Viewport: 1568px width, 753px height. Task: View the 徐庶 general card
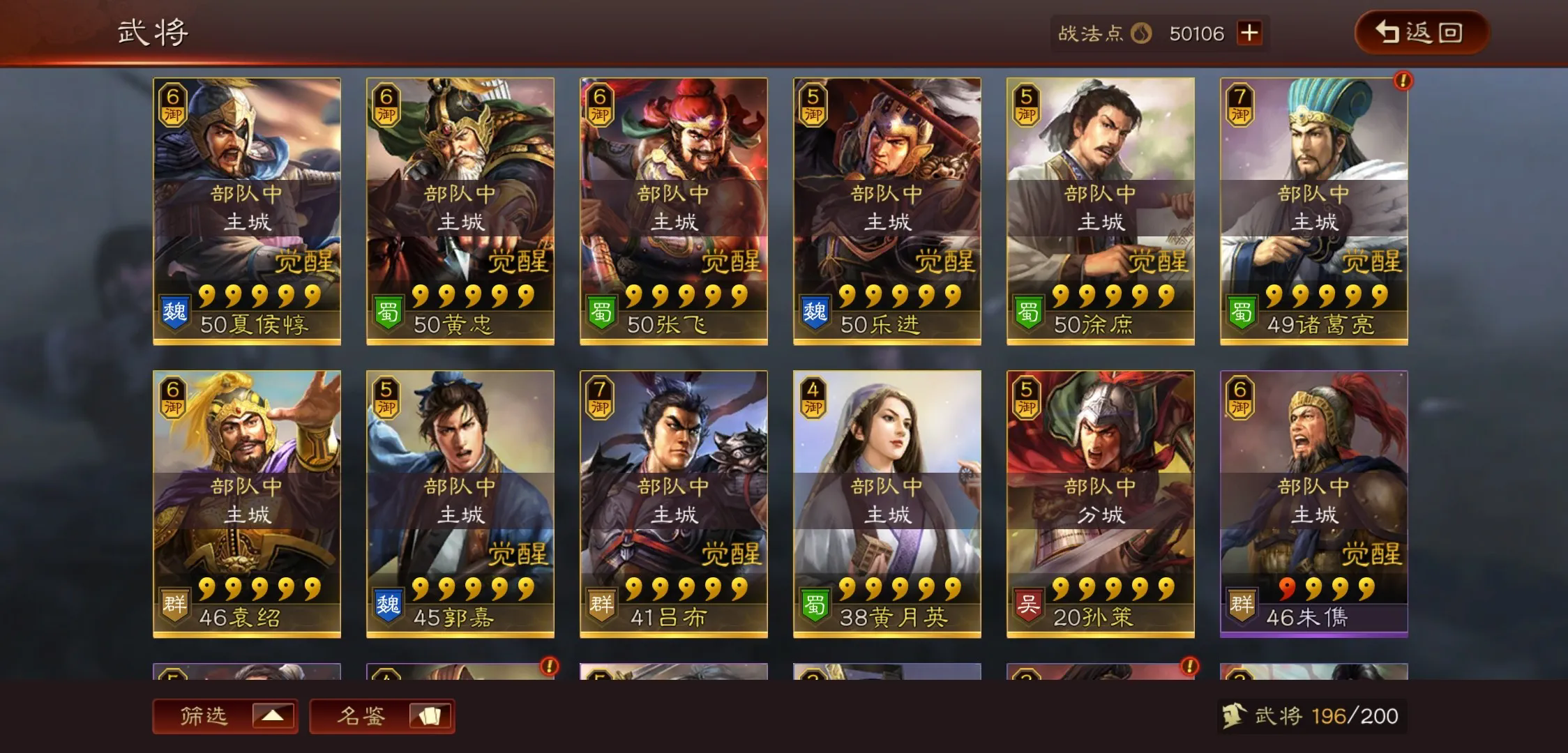pos(1101,211)
